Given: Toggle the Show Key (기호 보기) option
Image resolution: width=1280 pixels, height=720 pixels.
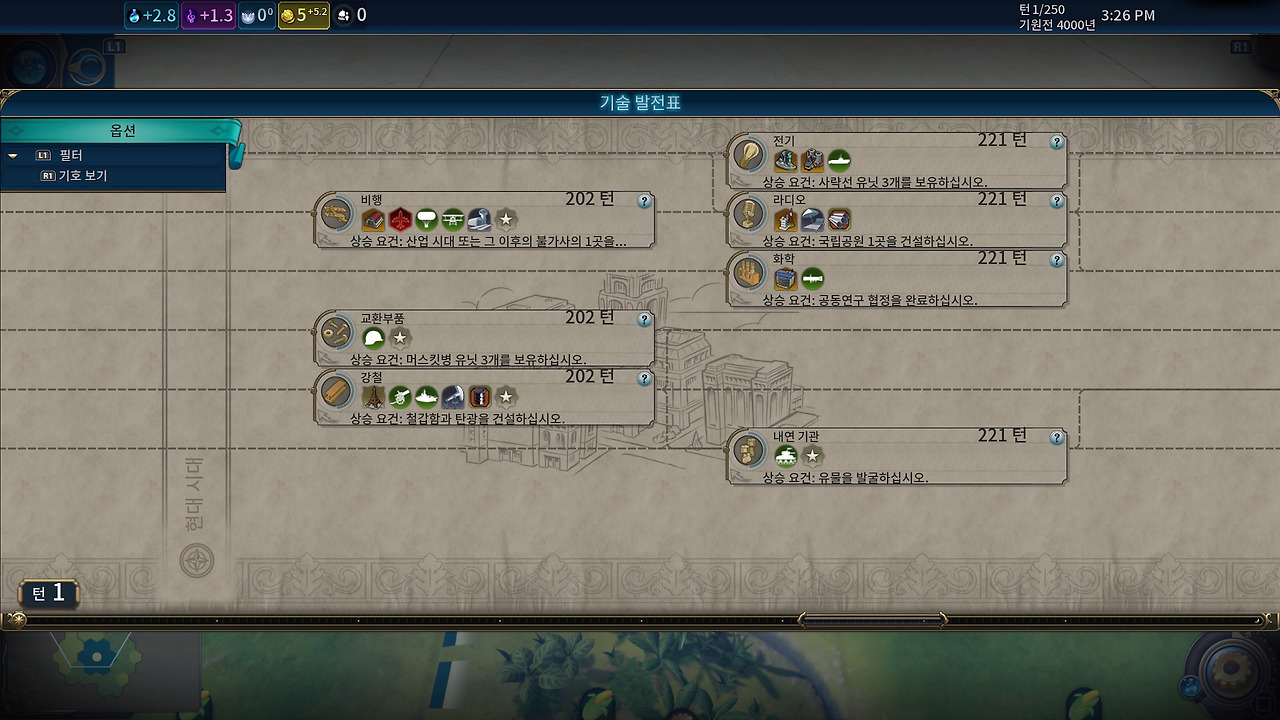Looking at the screenshot, I should pyautogui.click(x=82, y=176).
